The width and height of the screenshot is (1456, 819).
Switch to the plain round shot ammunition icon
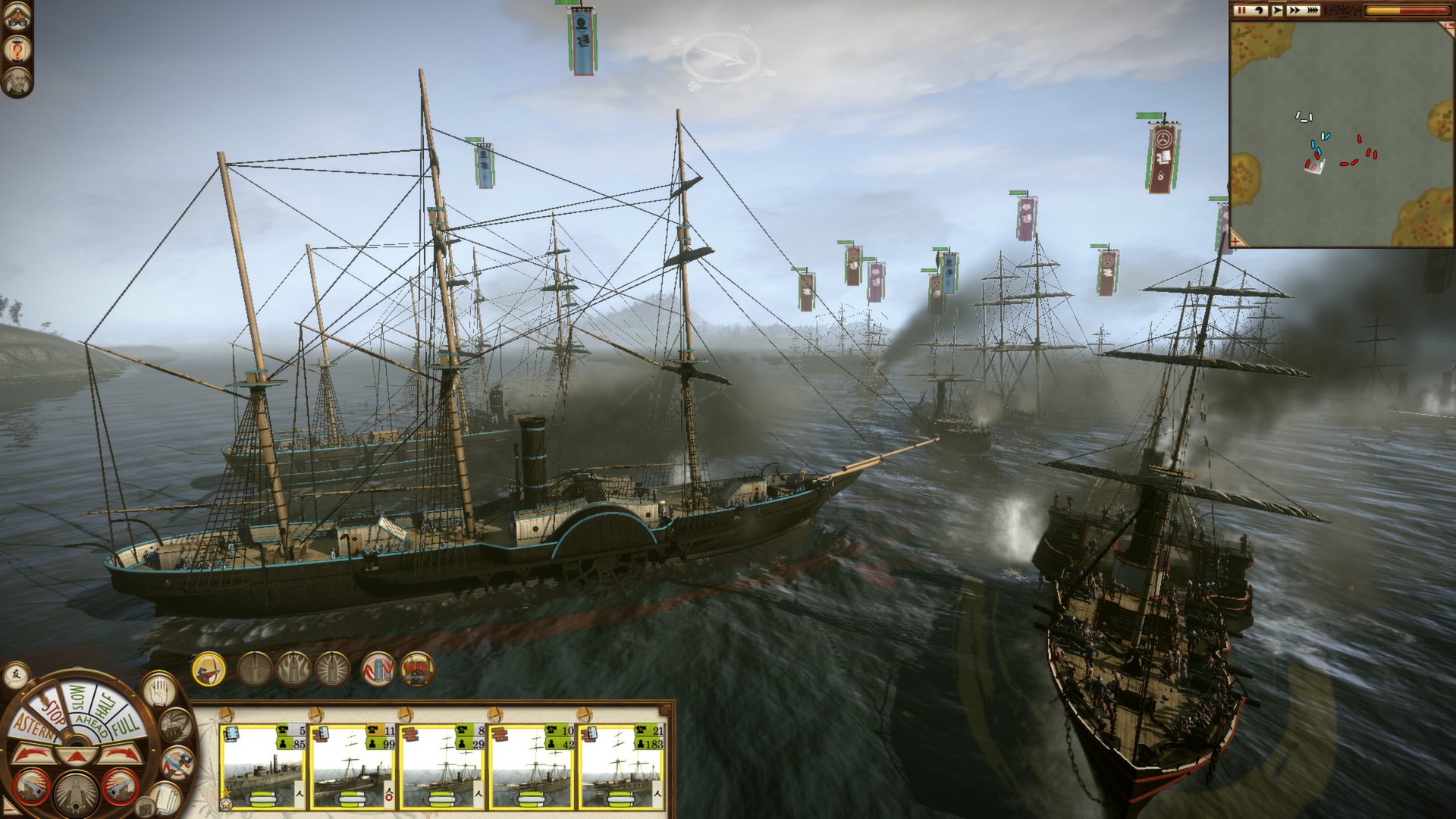[255, 669]
